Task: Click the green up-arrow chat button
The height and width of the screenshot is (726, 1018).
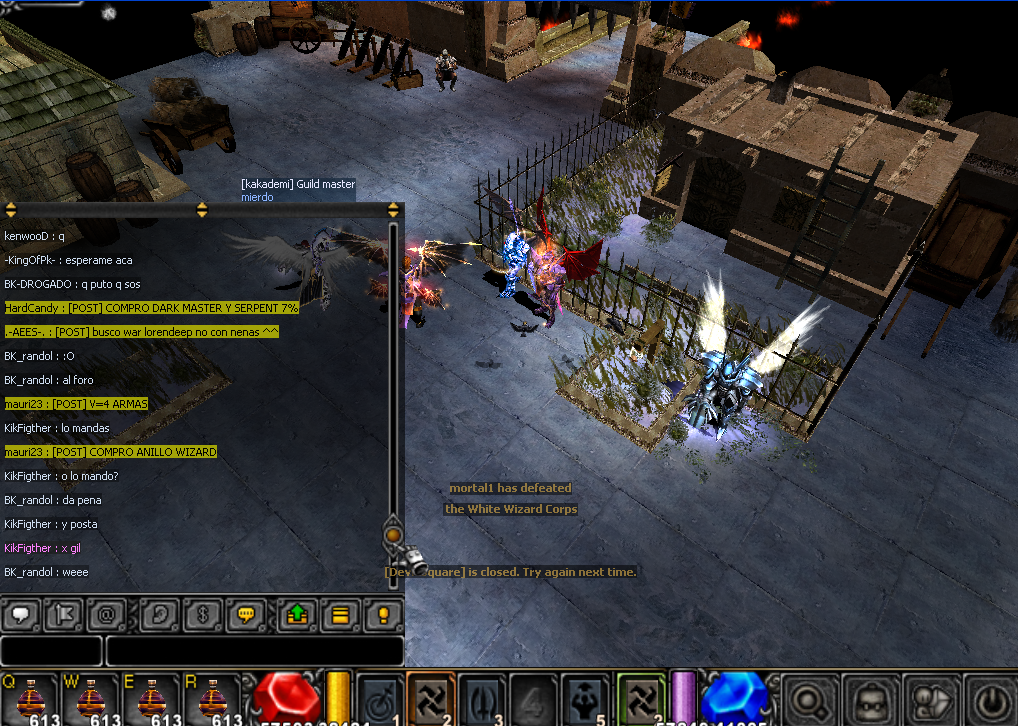Action: point(297,614)
